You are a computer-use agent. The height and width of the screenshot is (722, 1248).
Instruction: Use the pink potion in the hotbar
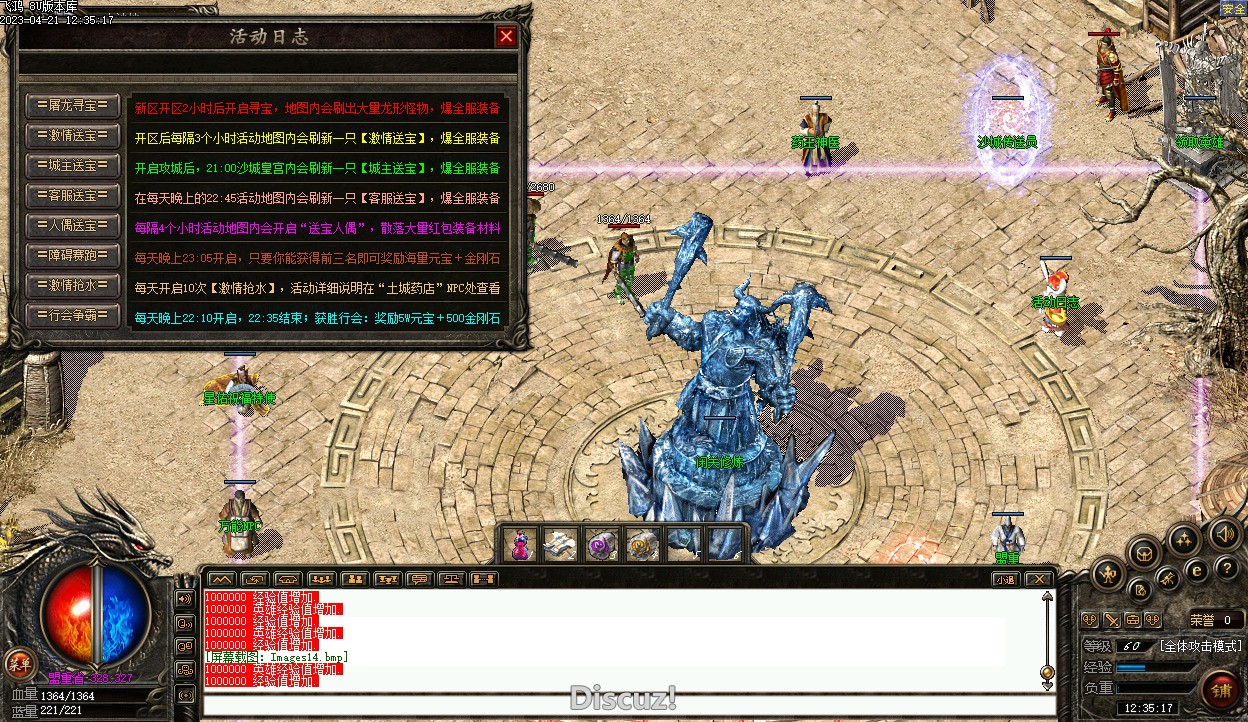(x=520, y=545)
